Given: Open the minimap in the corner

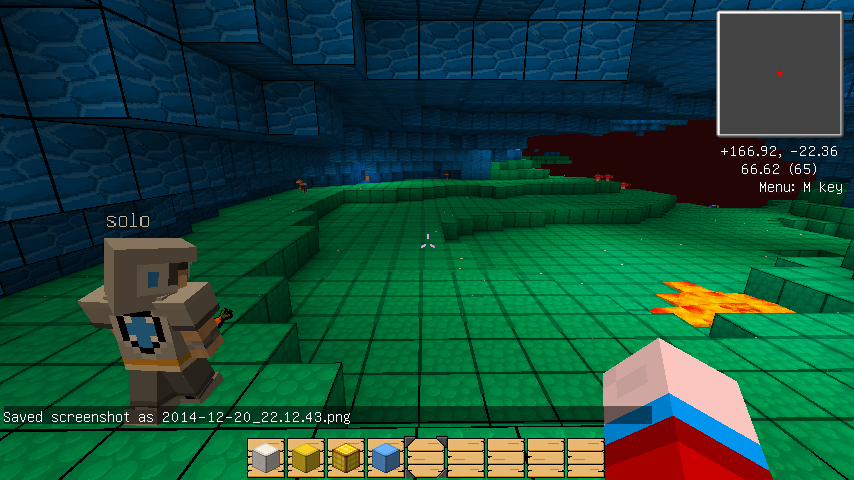Looking at the screenshot, I should pyautogui.click(x=780, y=73).
